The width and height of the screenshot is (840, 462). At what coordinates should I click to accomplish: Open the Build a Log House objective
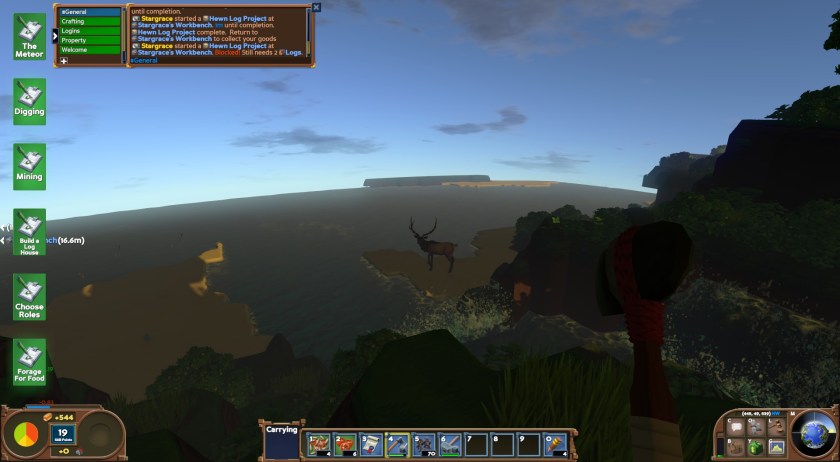(x=29, y=233)
